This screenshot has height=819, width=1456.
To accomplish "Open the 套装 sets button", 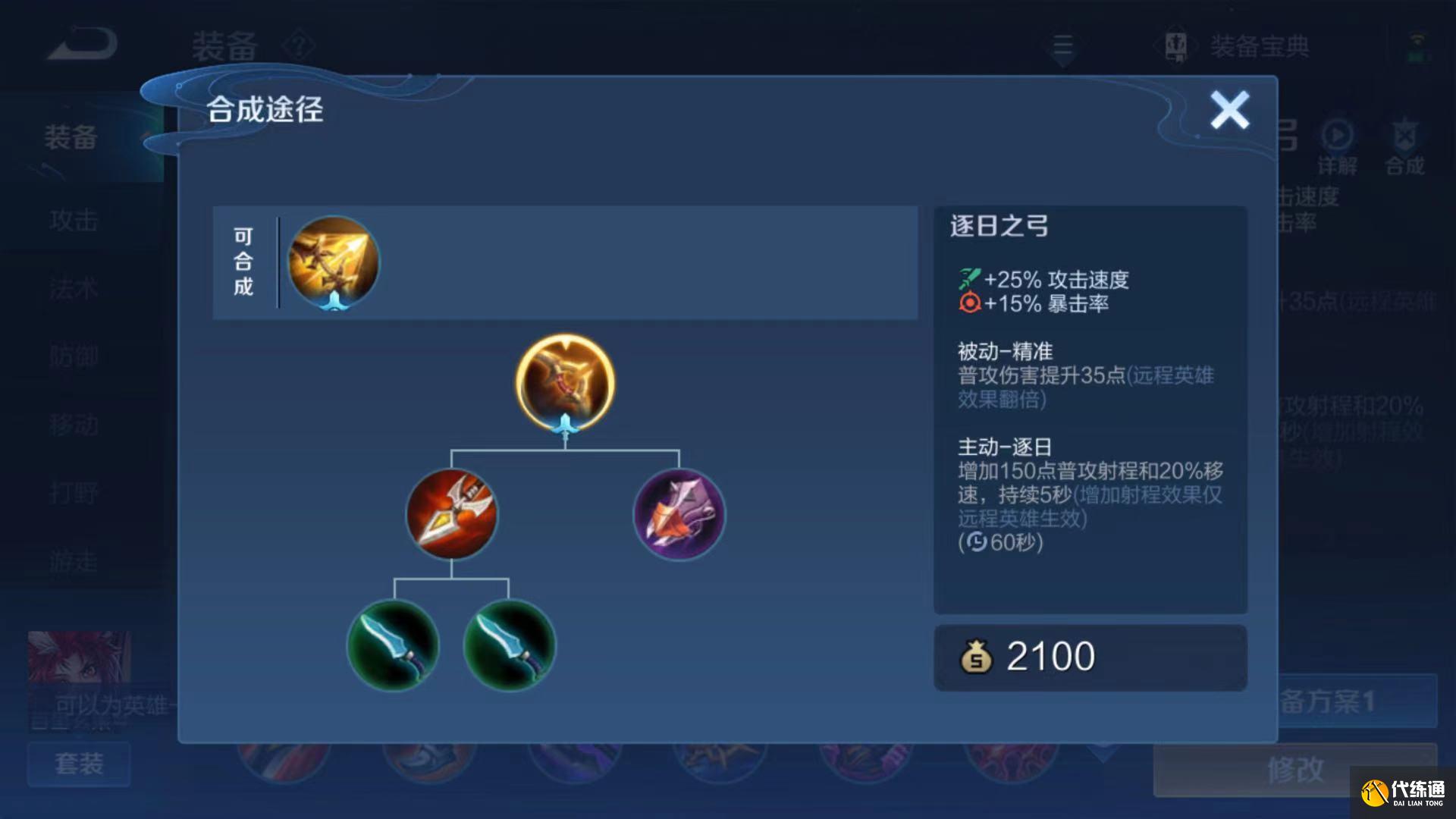I will click(x=78, y=764).
